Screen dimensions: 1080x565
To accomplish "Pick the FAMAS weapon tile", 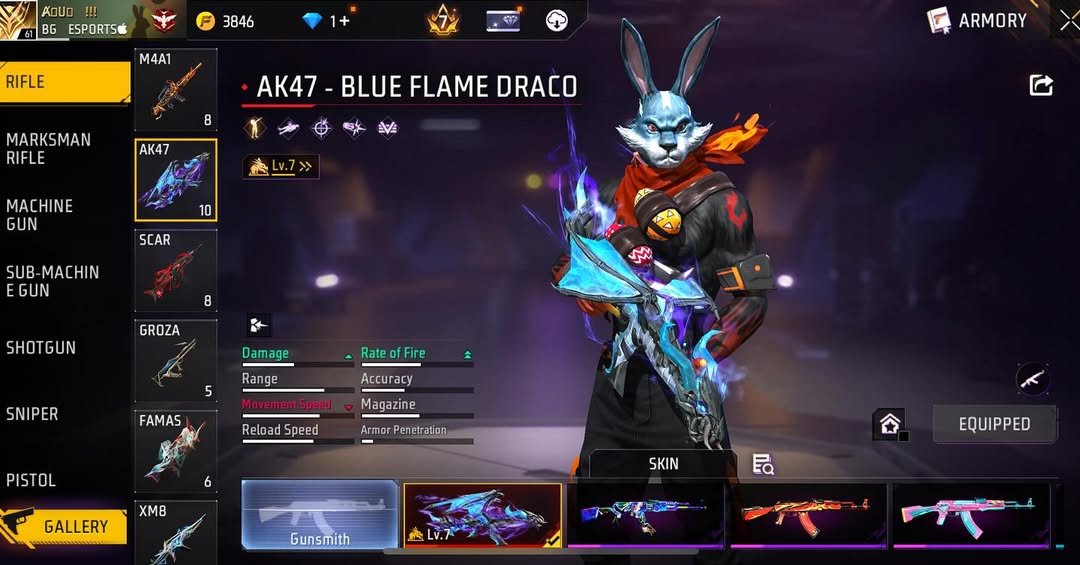I will coord(176,451).
